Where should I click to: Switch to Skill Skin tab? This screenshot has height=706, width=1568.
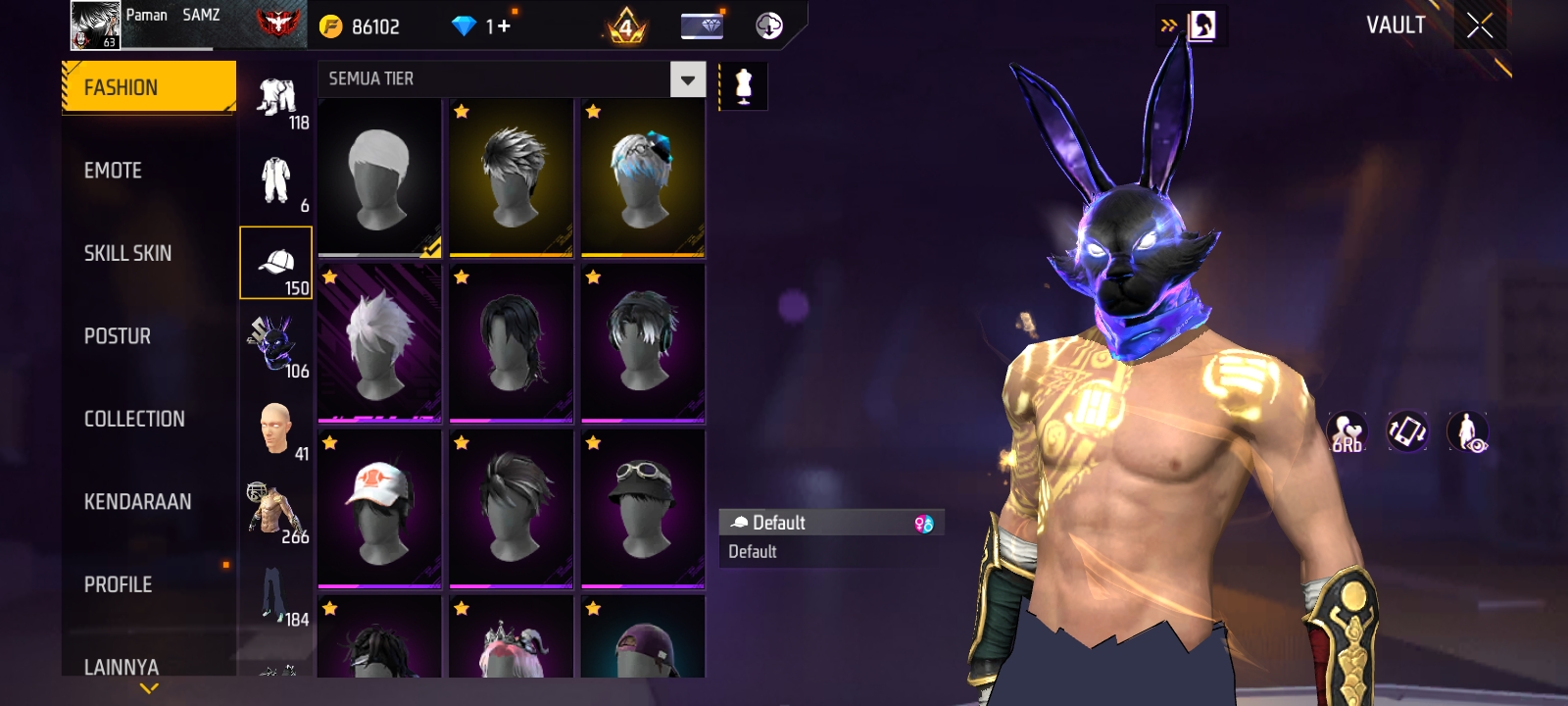pos(127,253)
